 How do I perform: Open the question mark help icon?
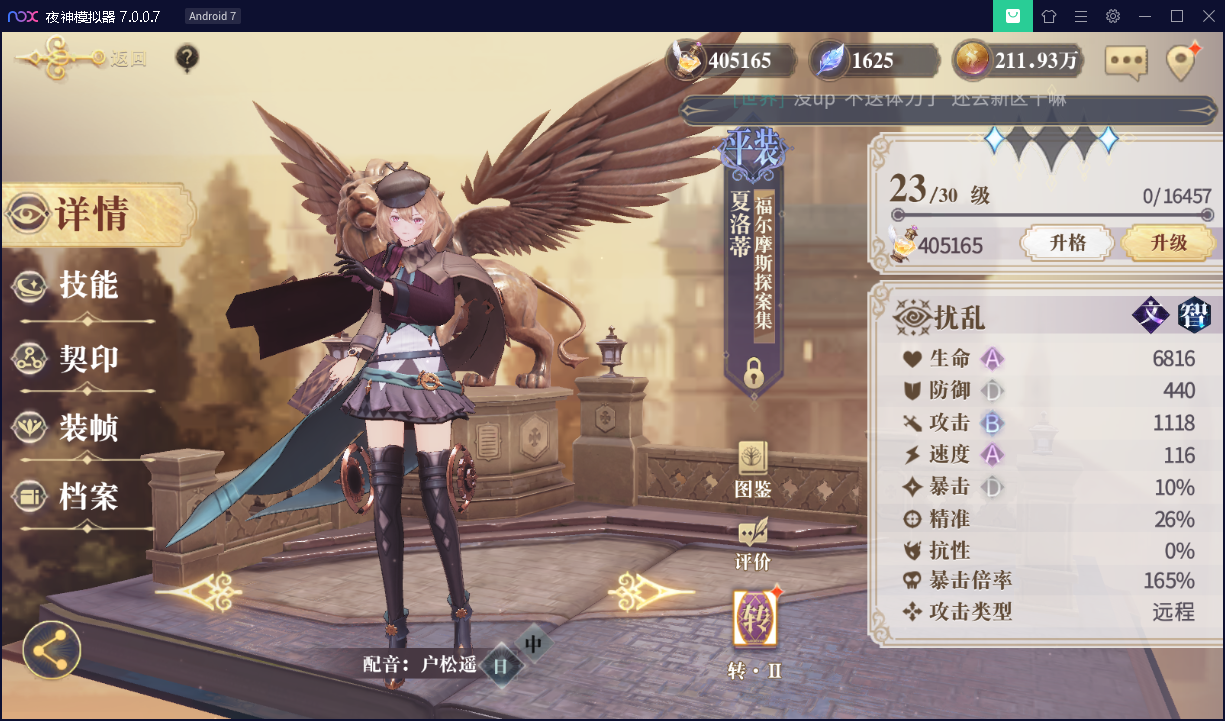187,59
